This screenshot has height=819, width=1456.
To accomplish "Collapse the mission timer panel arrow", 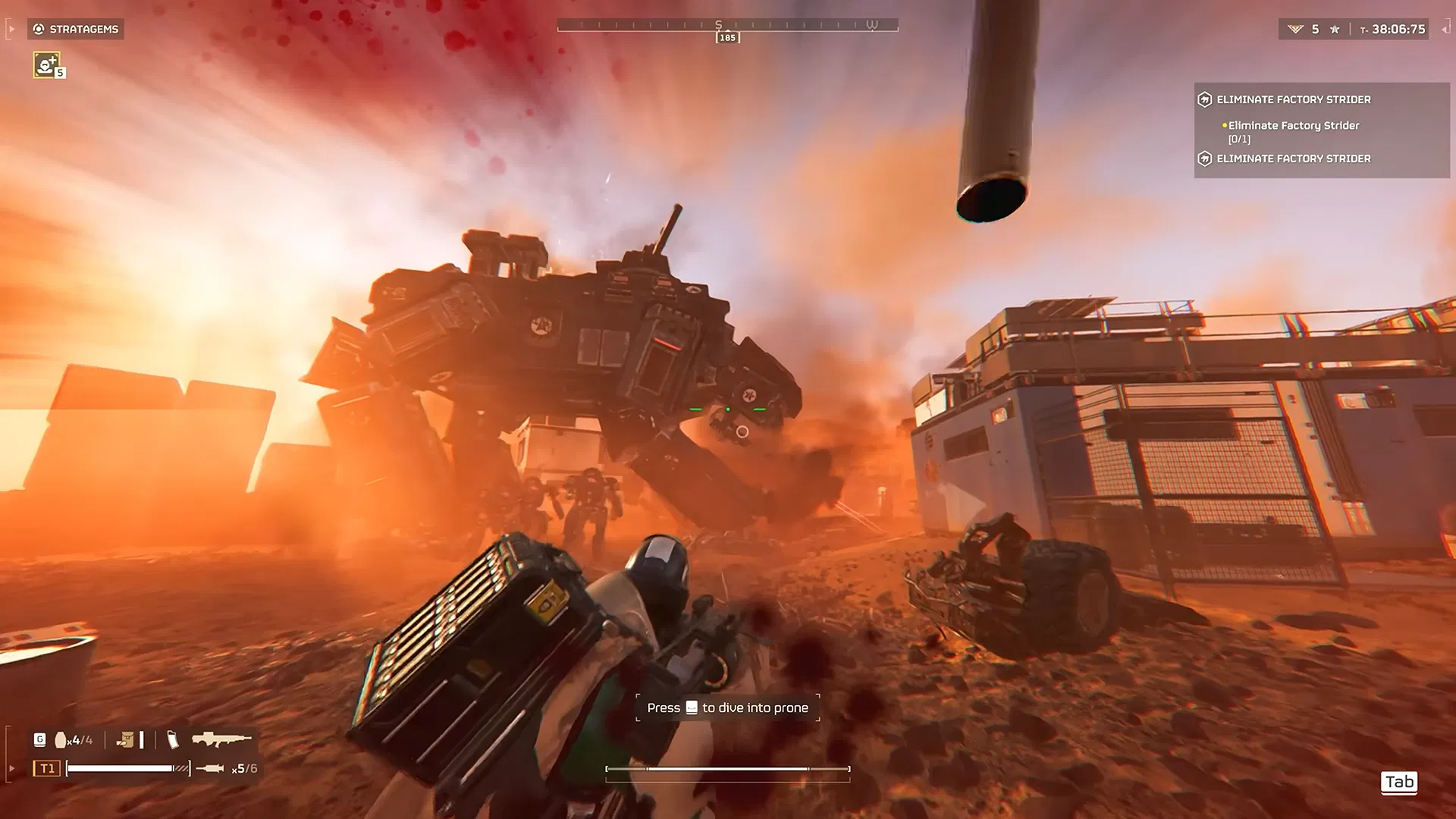I will pos(1445,29).
